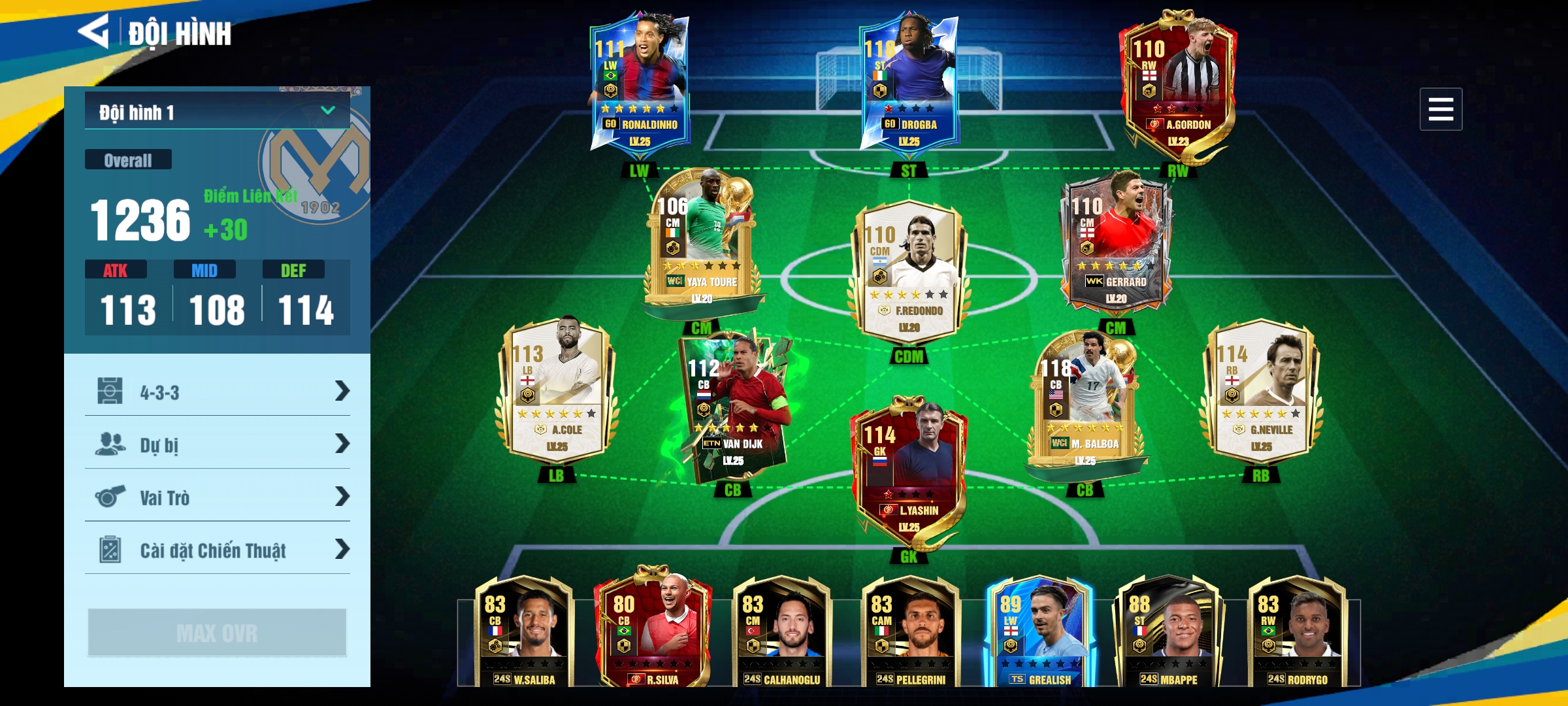Open the hamburger menu icon
Screen dimensions: 1568x706
pyautogui.click(x=1440, y=109)
